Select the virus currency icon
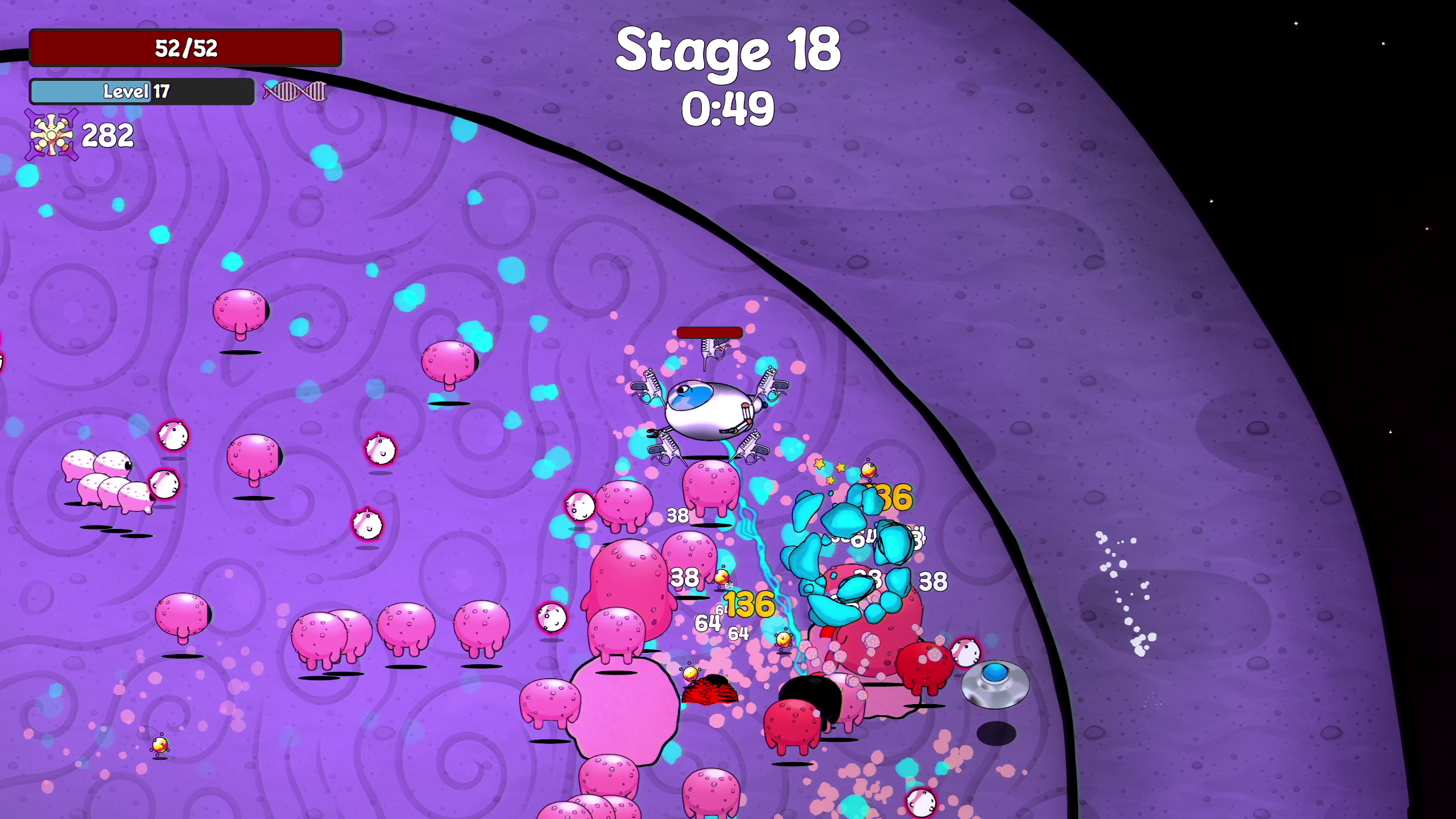Viewport: 1456px width, 819px height. click(x=51, y=135)
